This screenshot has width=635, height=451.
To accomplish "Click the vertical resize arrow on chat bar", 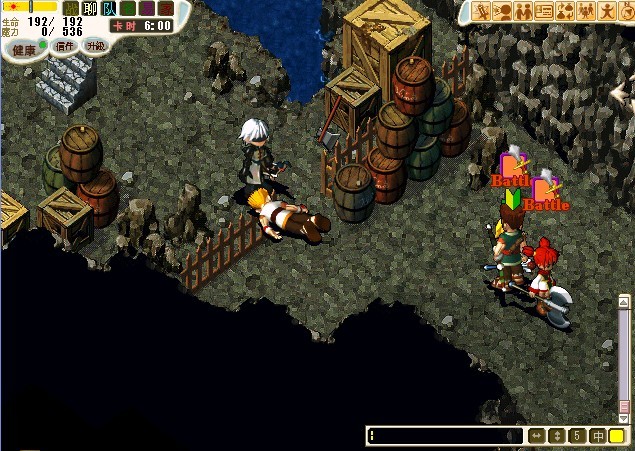I will click(x=557, y=436).
